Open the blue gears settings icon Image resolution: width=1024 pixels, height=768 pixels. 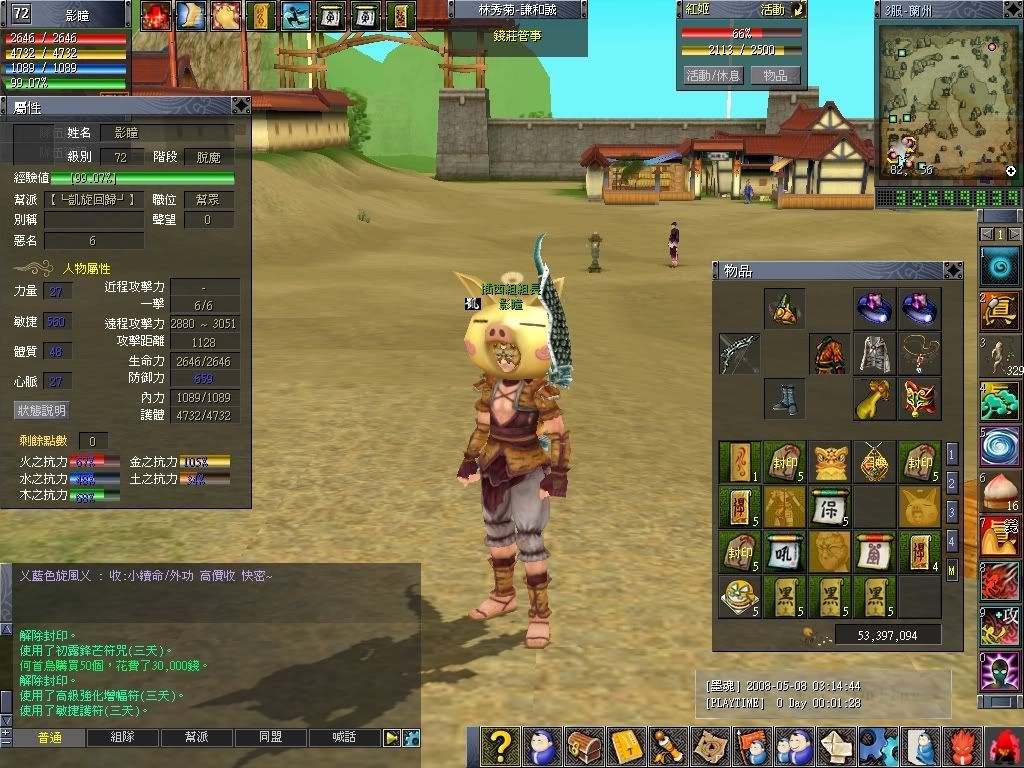[877, 747]
